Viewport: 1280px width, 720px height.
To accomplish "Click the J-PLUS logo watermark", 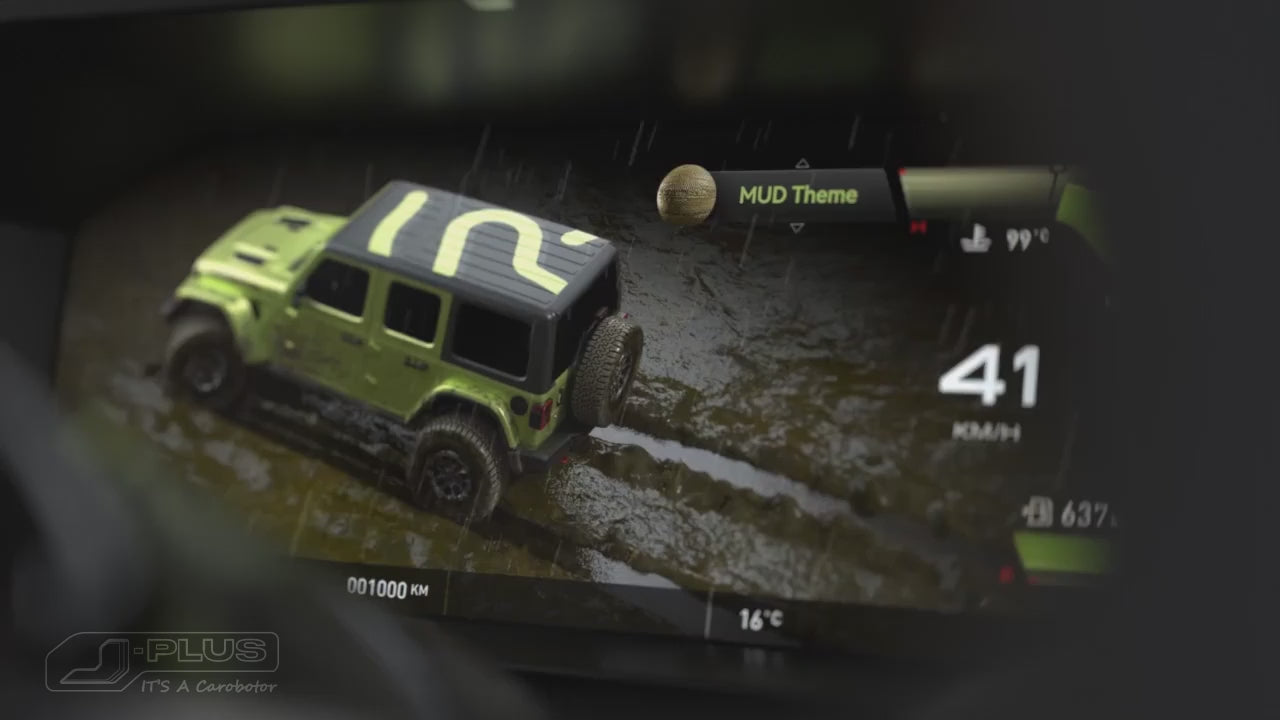I will (x=162, y=662).
